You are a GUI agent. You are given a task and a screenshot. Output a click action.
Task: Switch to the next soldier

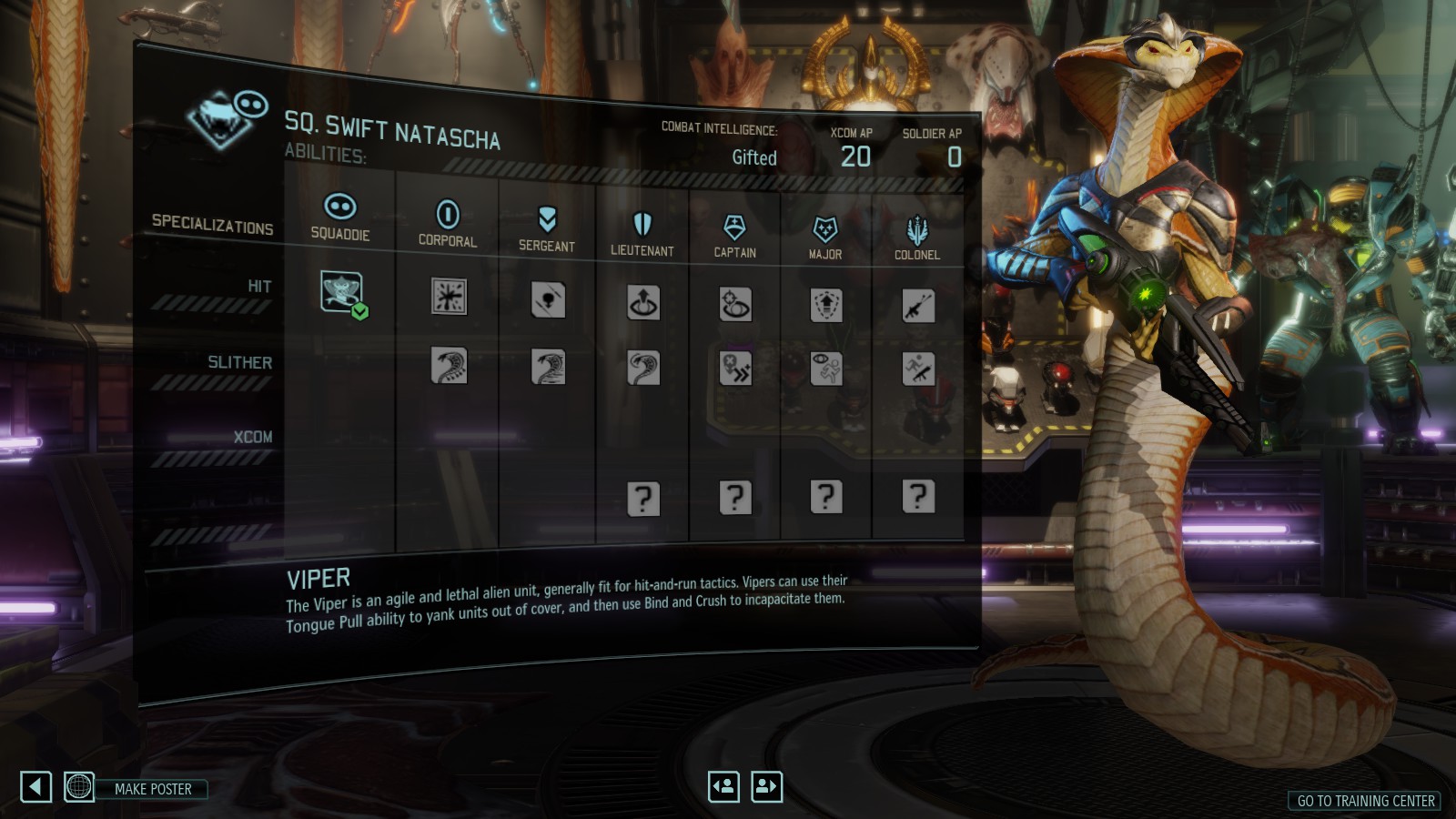766,786
